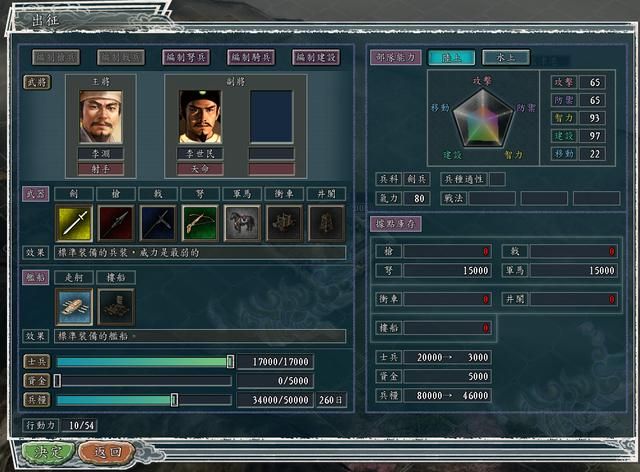
Task: Pick the empty blue deputy general slot
Action: click(272, 116)
